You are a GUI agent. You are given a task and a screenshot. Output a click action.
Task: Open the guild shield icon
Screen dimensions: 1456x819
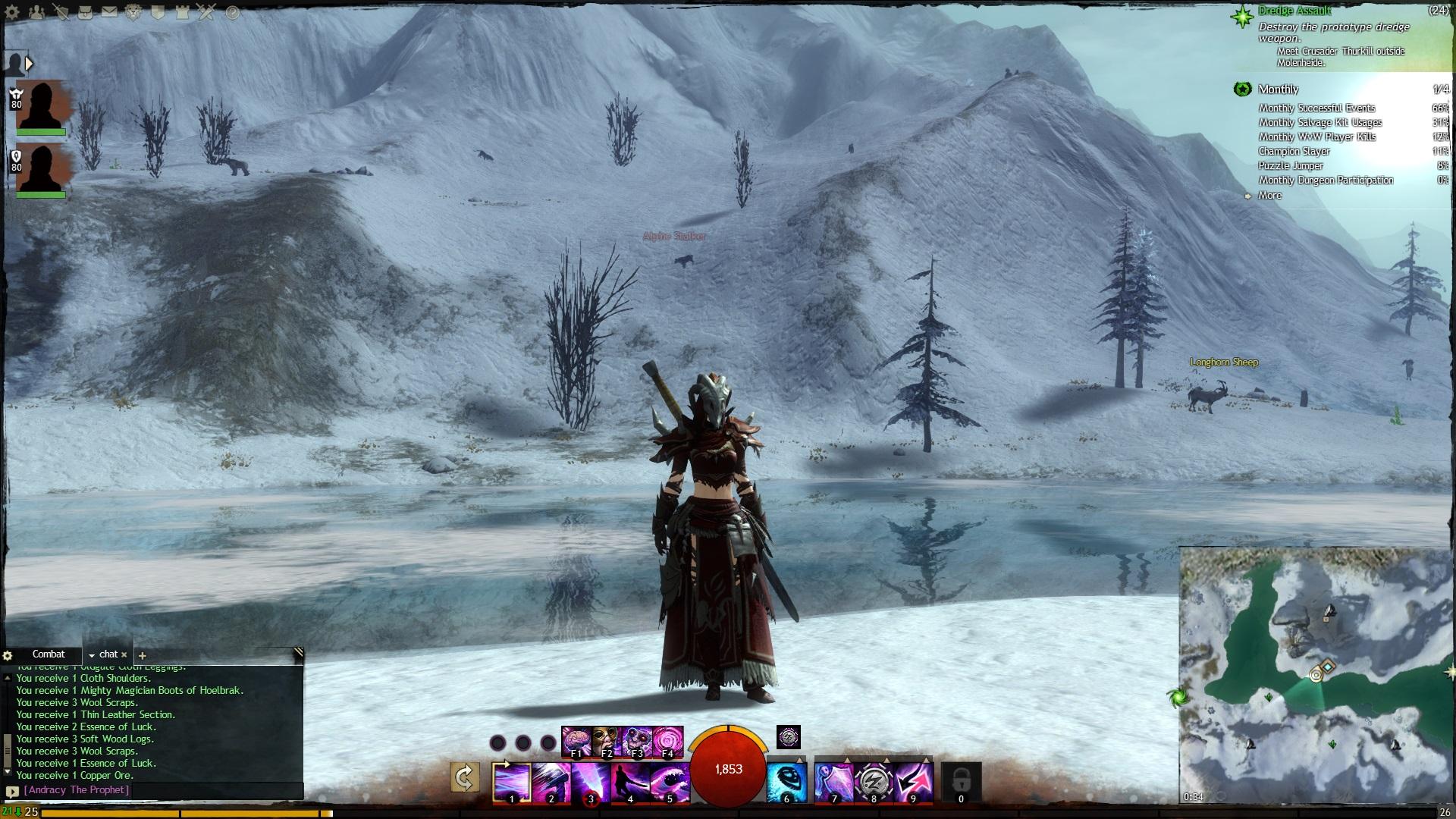tap(158, 13)
